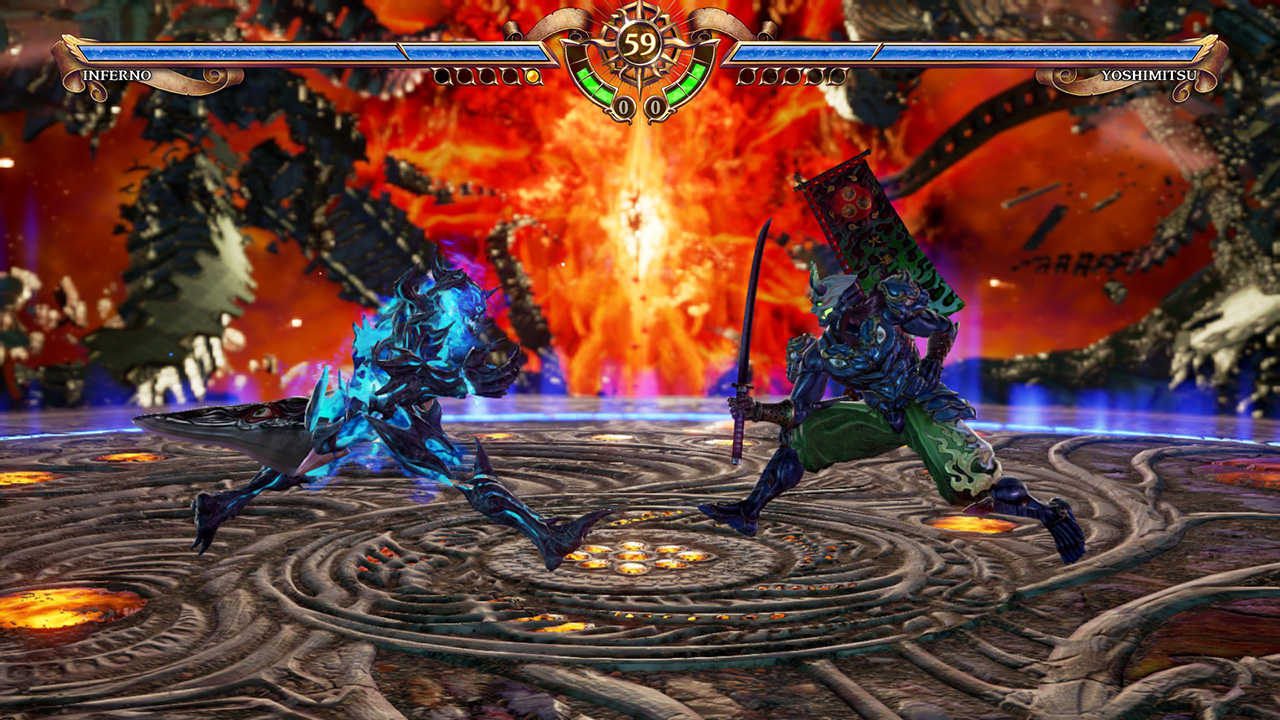This screenshot has width=1280, height=720.
Task: Click the left green Soul Gauge meter
Action: [x=590, y=86]
